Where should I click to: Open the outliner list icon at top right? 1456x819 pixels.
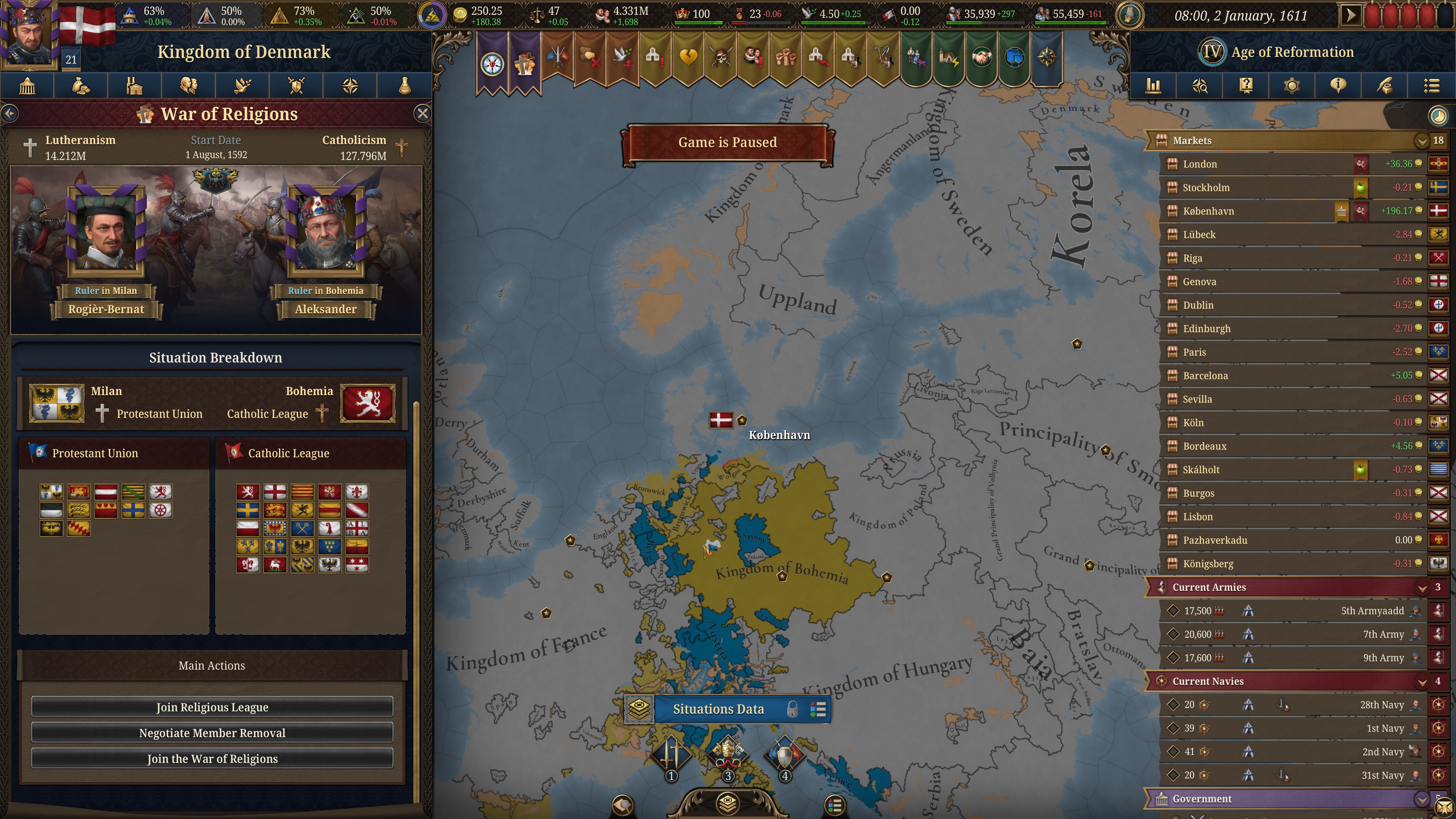tap(1431, 86)
